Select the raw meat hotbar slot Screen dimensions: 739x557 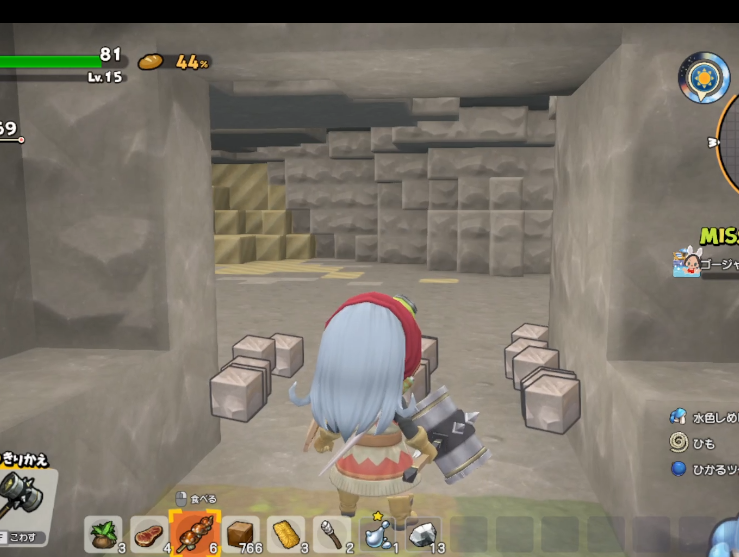point(148,533)
